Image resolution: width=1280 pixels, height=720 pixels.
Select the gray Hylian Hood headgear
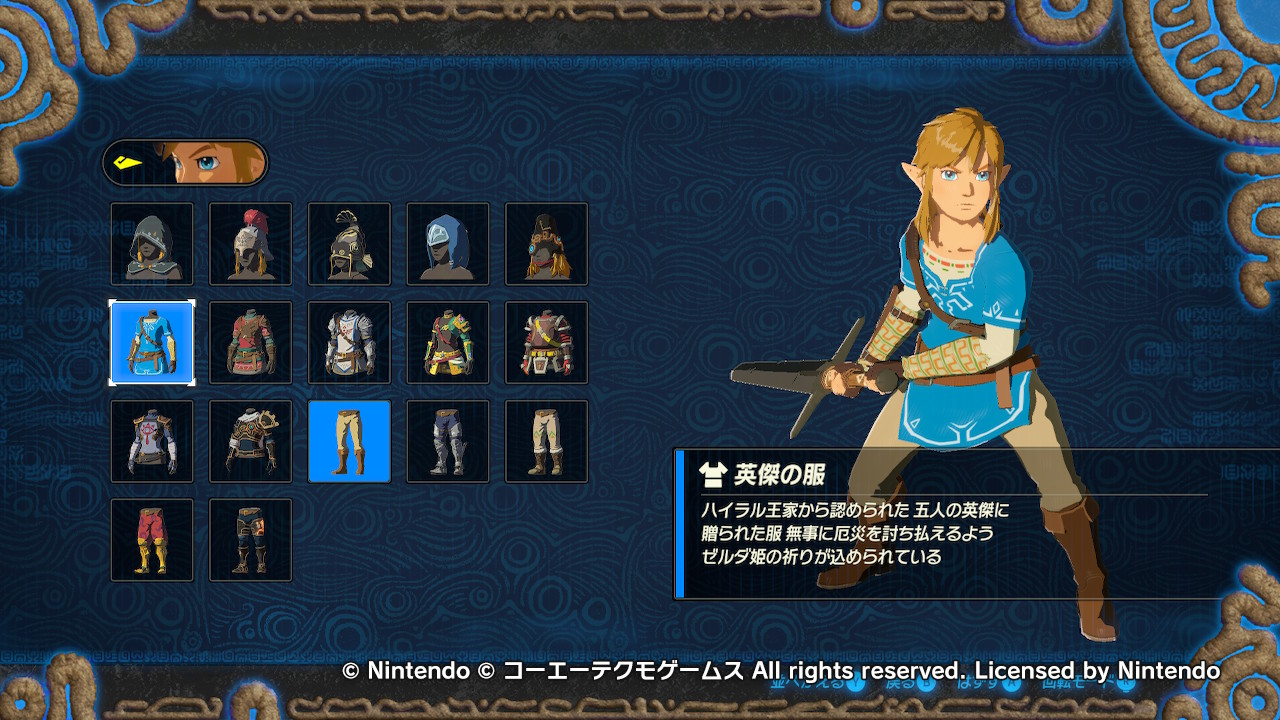[x=152, y=244]
